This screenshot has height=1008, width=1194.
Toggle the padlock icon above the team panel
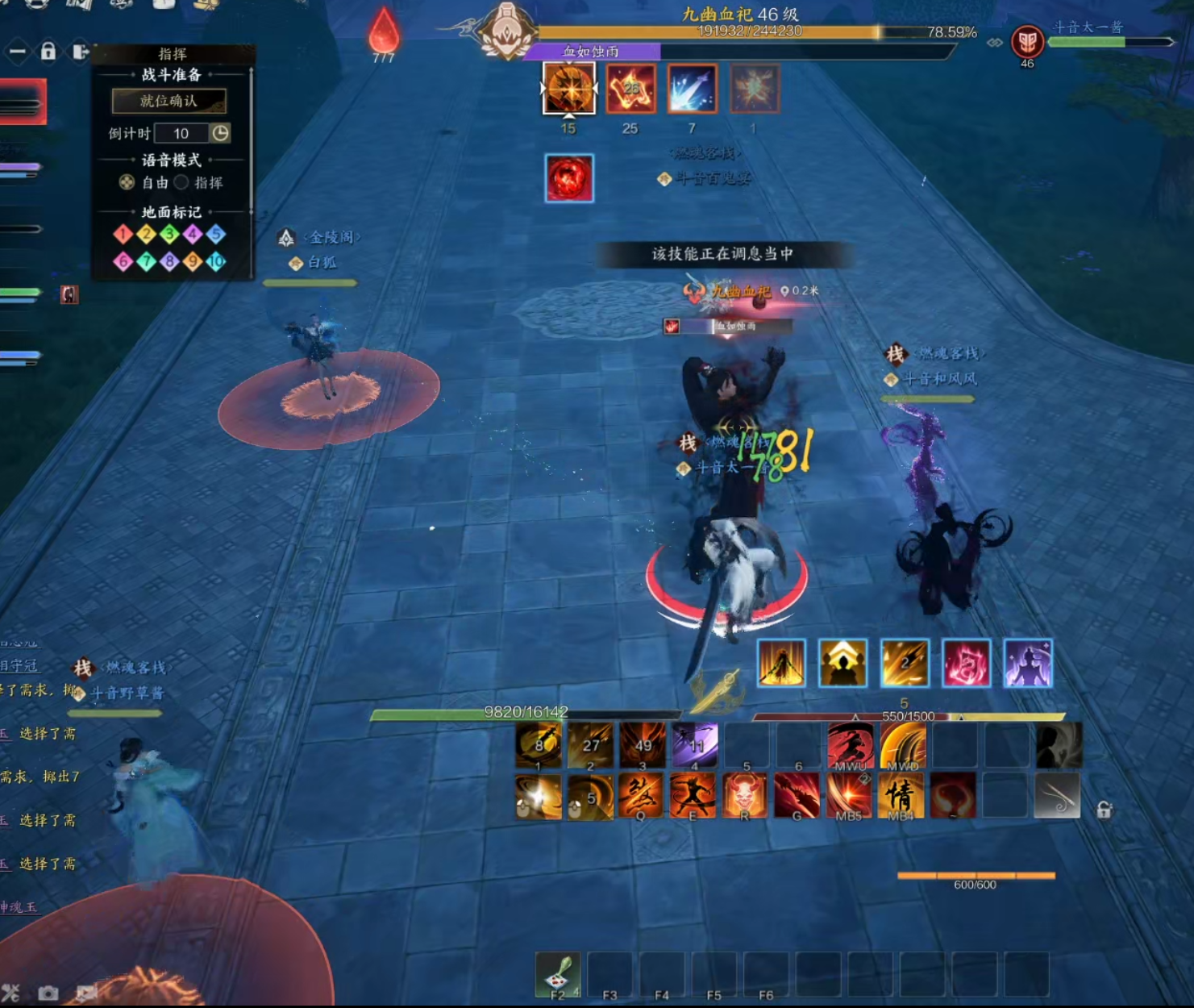[x=48, y=52]
